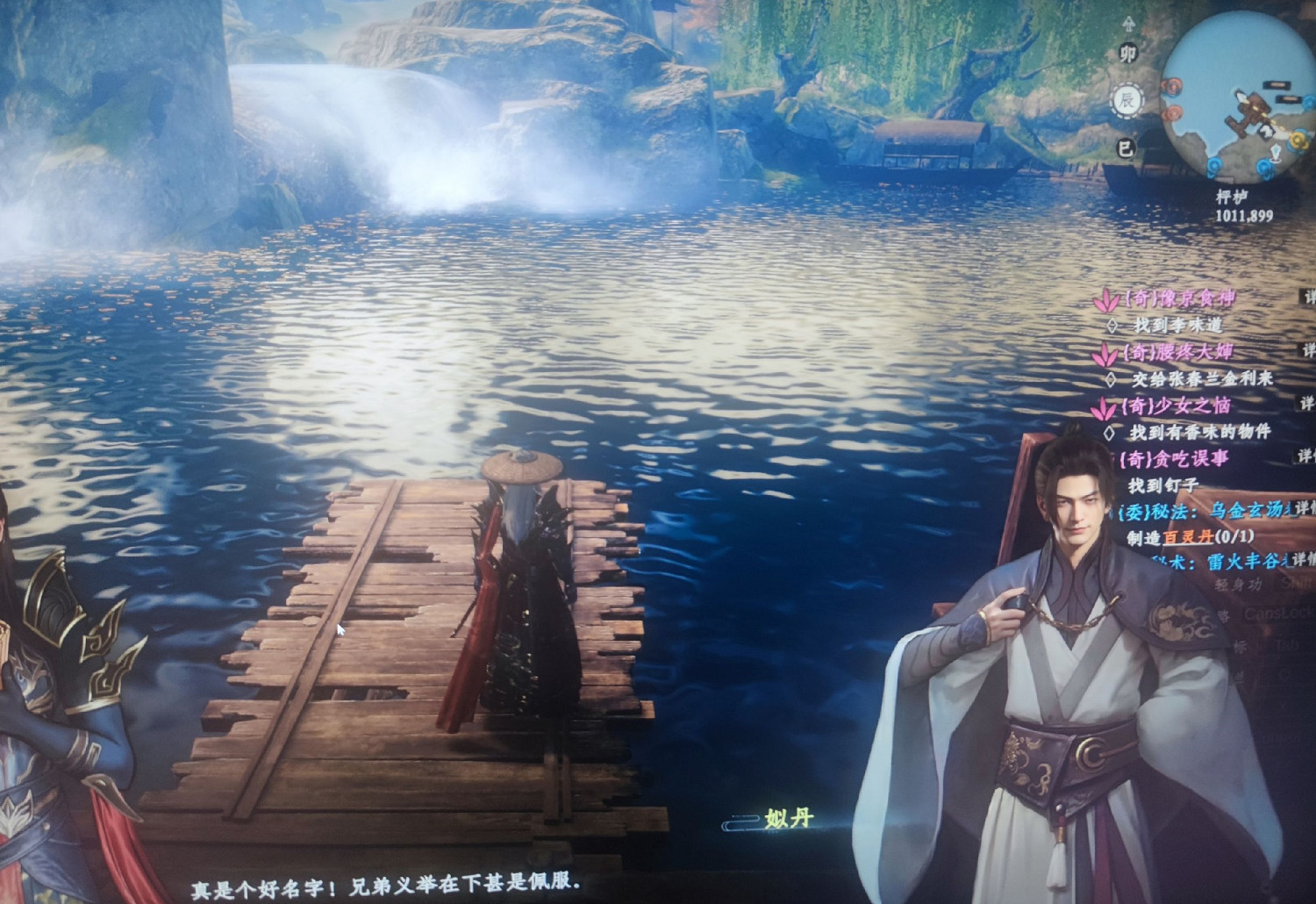Click an orange enemy marker on the minimap
Viewport: 1316px width, 904px height.
[1173, 86]
